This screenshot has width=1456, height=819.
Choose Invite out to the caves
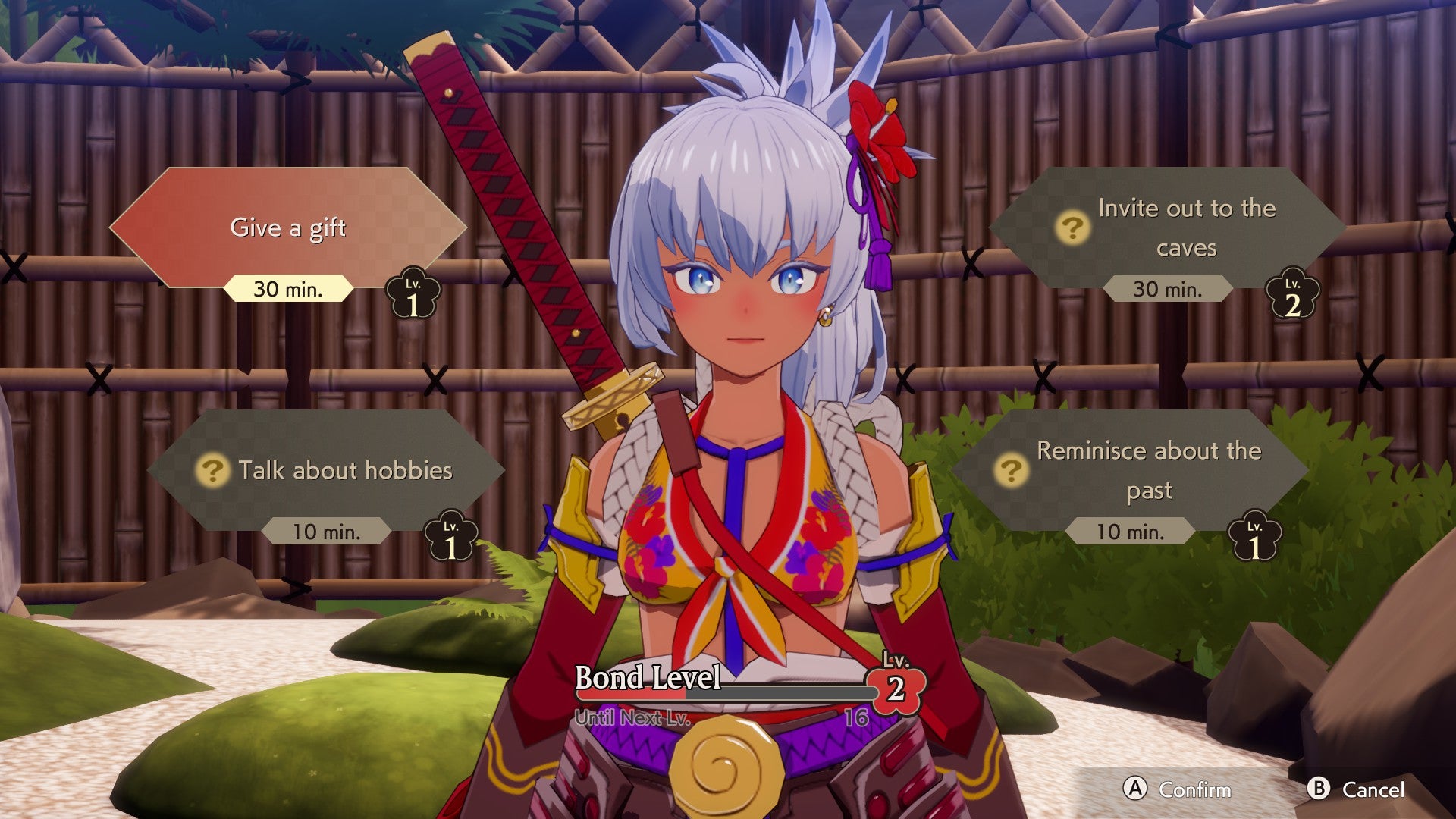[1187, 227]
